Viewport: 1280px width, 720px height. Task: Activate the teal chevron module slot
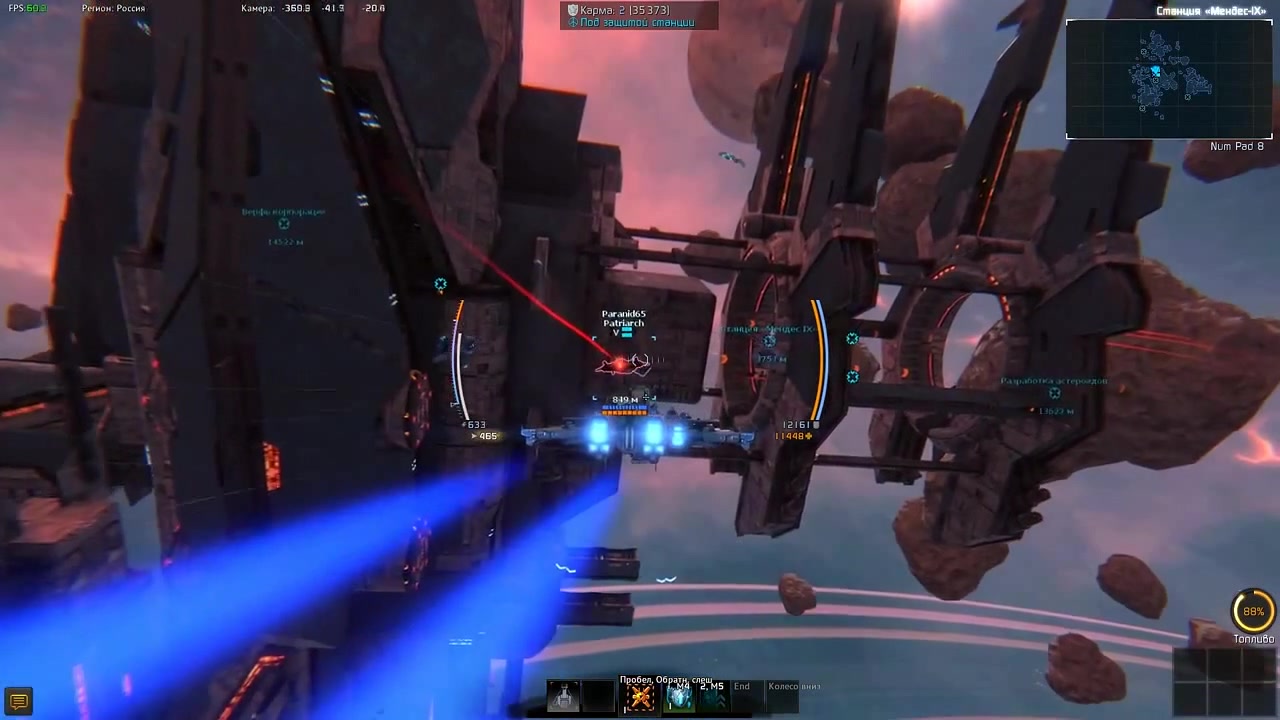click(x=713, y=698)
